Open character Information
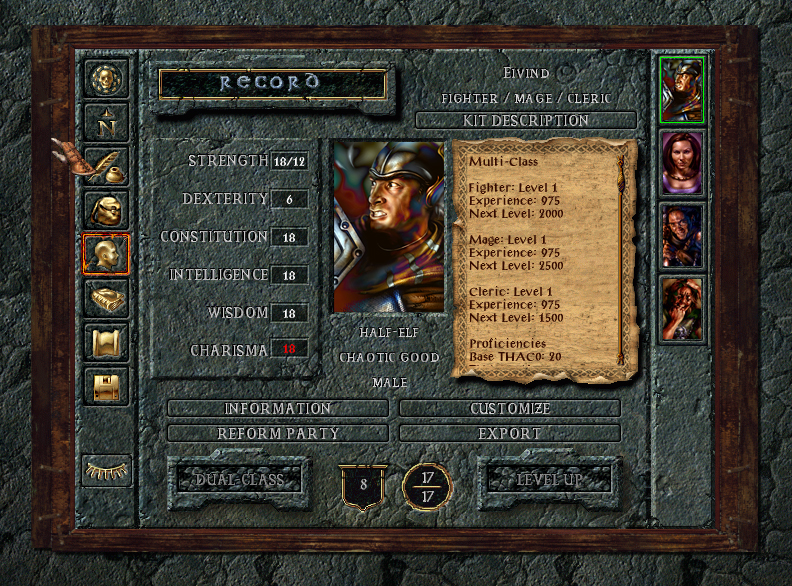Screen dimensions: 792x586 coord(277,409)
